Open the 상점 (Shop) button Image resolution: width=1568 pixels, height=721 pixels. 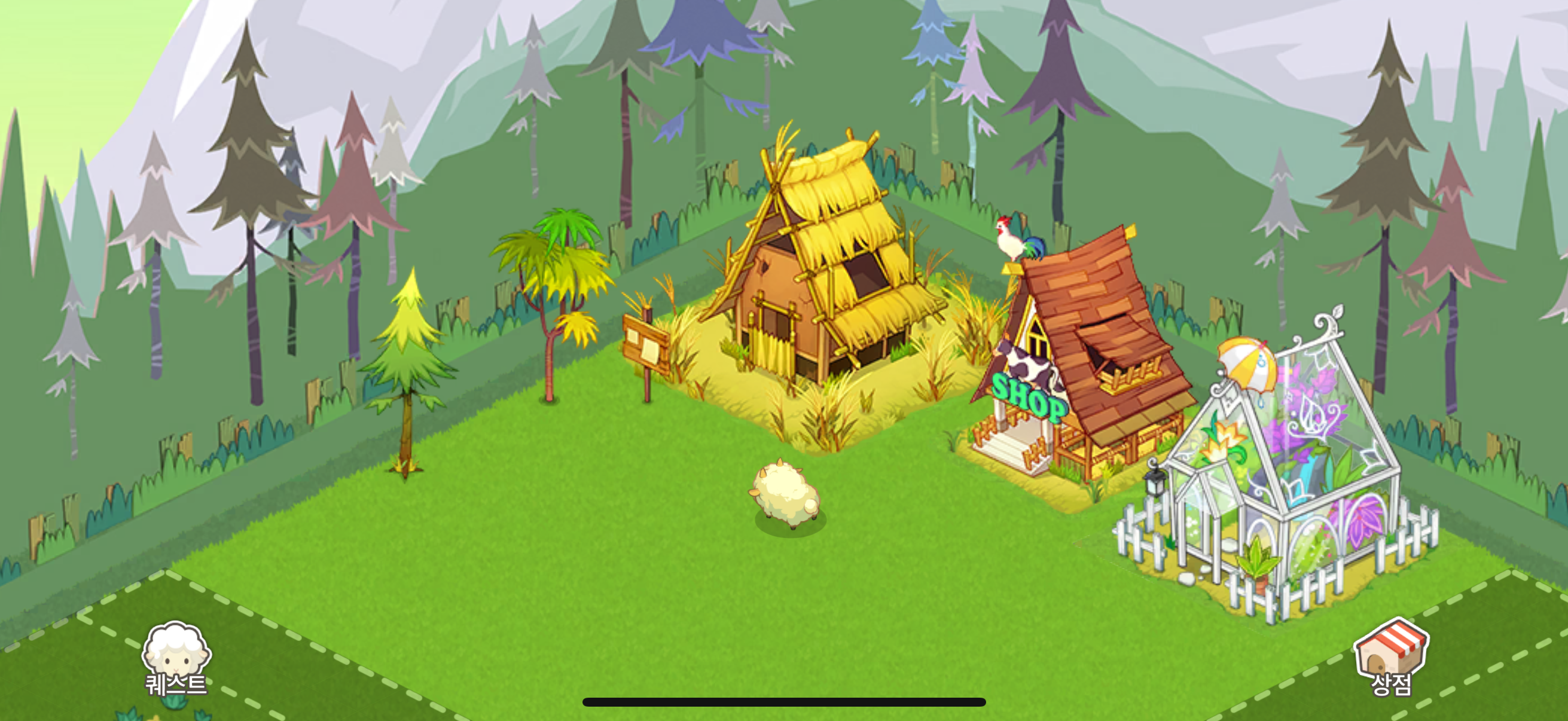(1391, 657)
